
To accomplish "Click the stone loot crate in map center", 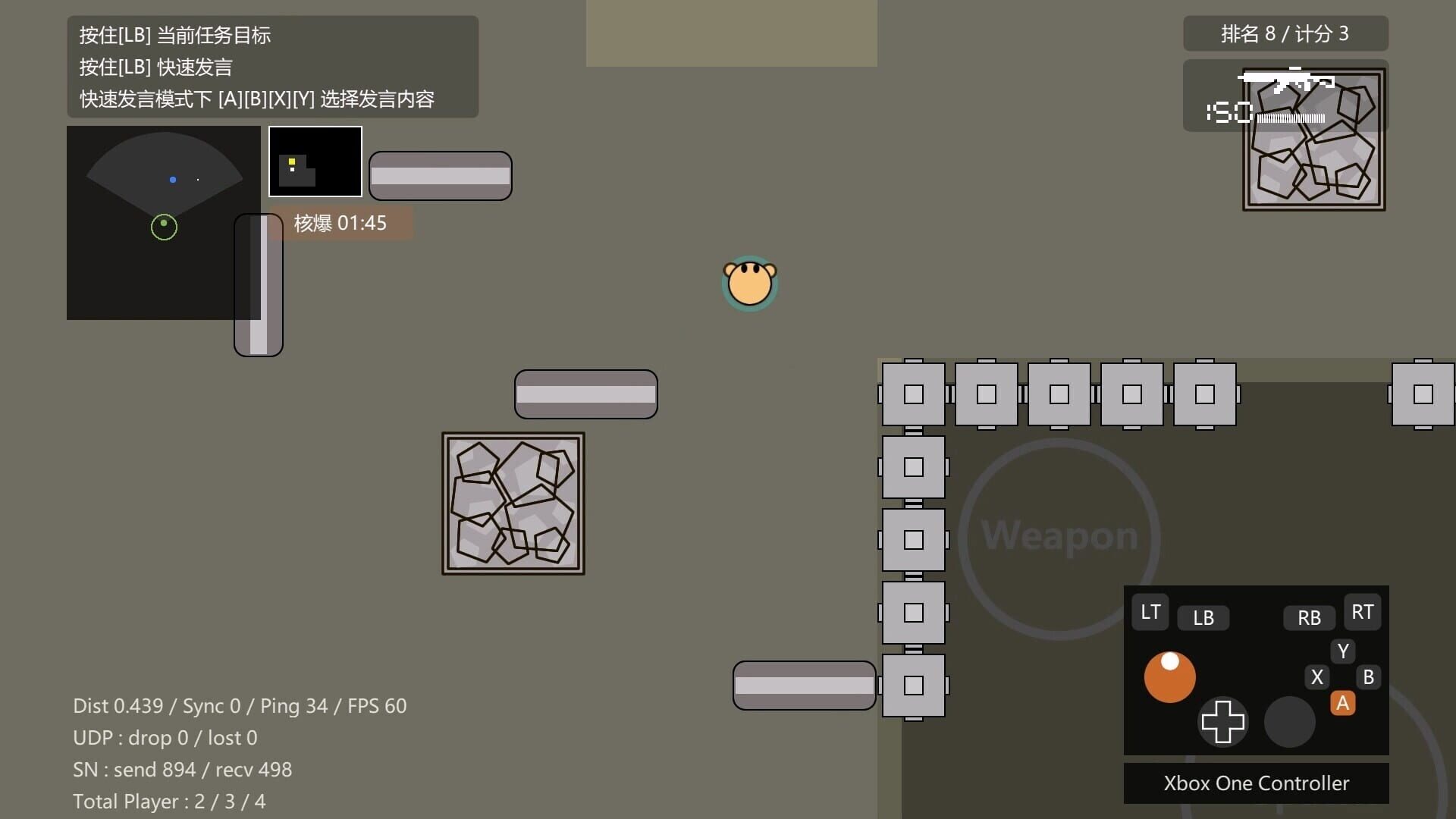I will 513,503.
